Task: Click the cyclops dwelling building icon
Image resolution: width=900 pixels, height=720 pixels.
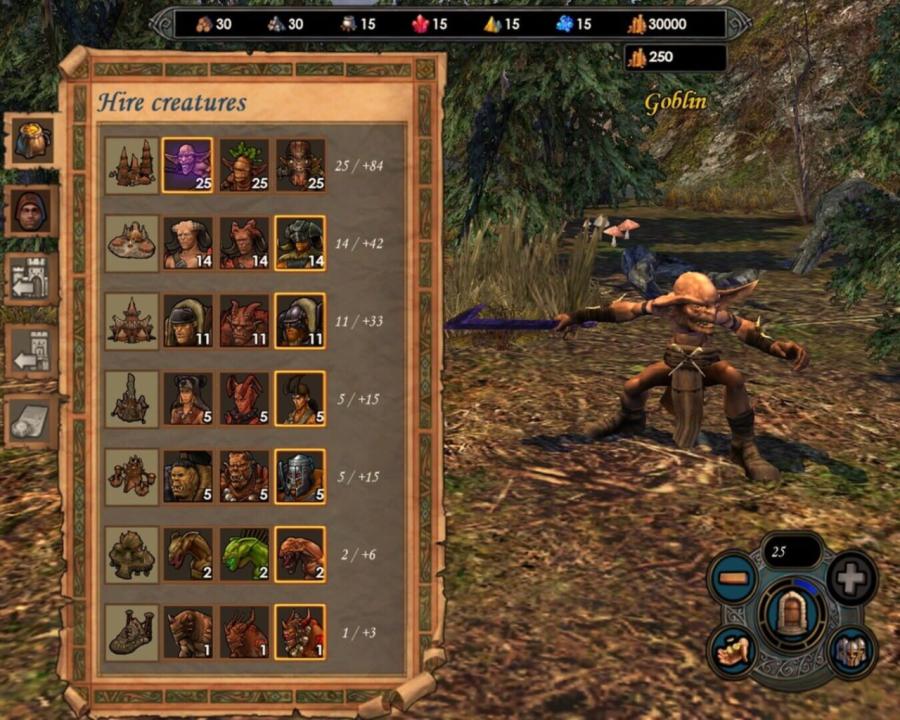Action: [x=132, y=632]
